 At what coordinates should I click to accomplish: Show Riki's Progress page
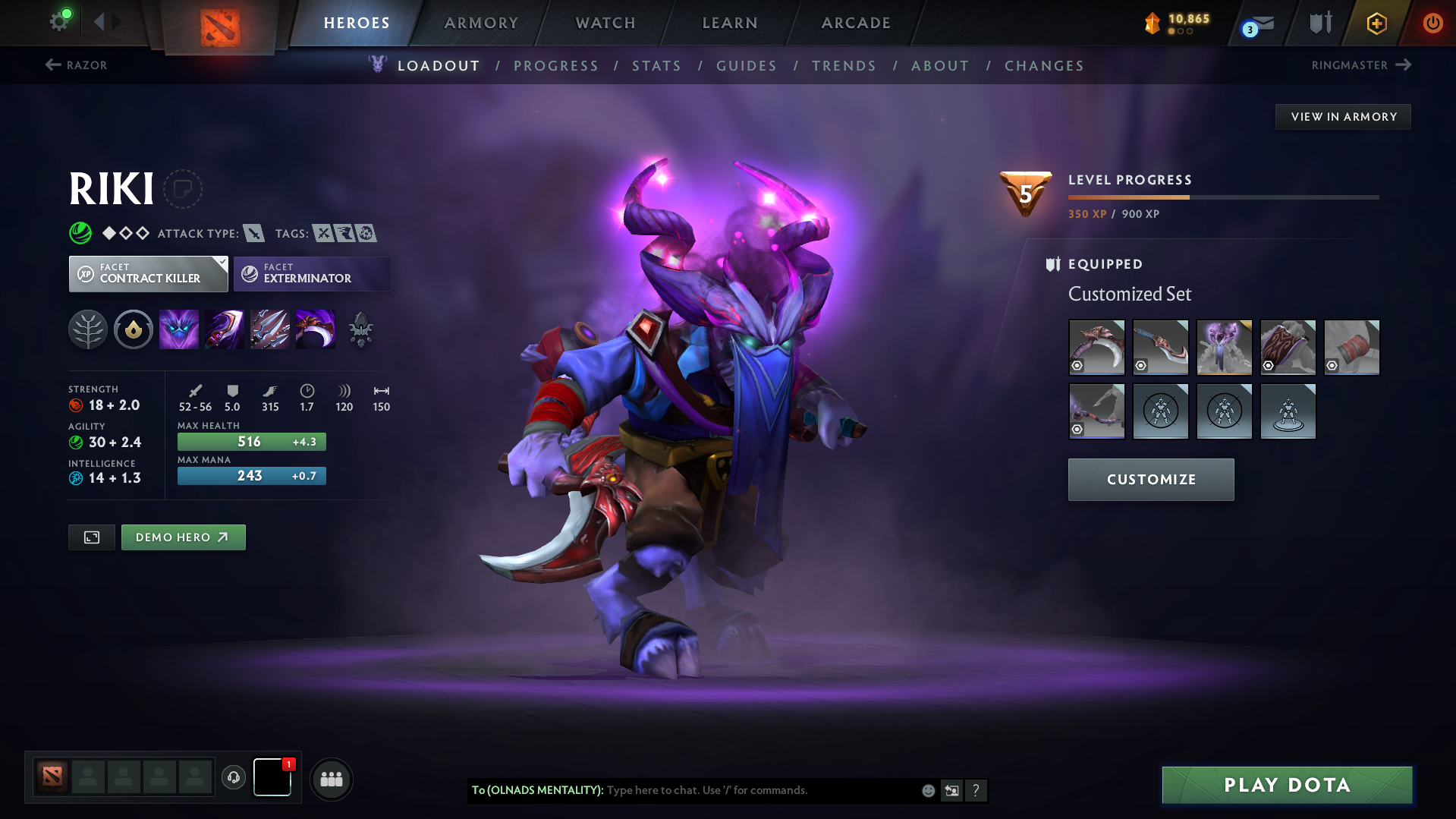point(556,66)
